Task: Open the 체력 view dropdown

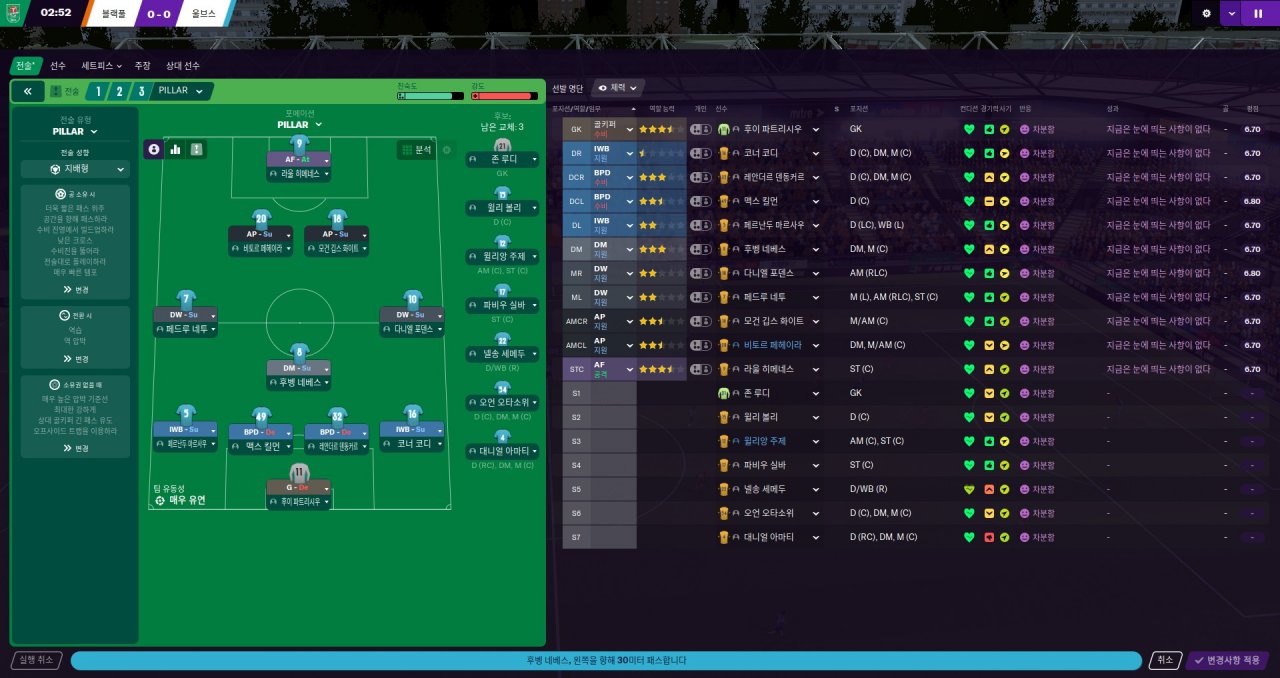Action: click(x=619, y=88)
